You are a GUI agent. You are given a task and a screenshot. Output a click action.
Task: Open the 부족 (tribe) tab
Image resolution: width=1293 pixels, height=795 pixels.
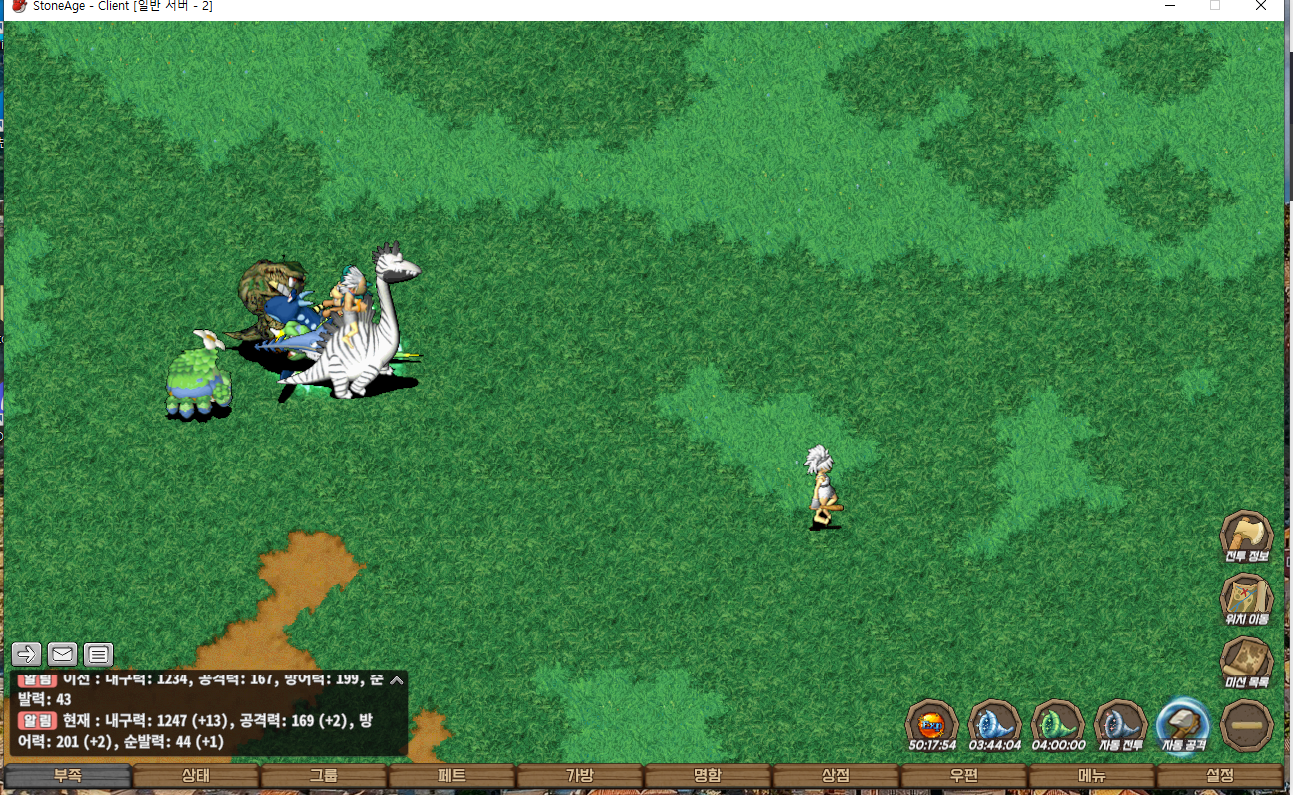[68, 776]
